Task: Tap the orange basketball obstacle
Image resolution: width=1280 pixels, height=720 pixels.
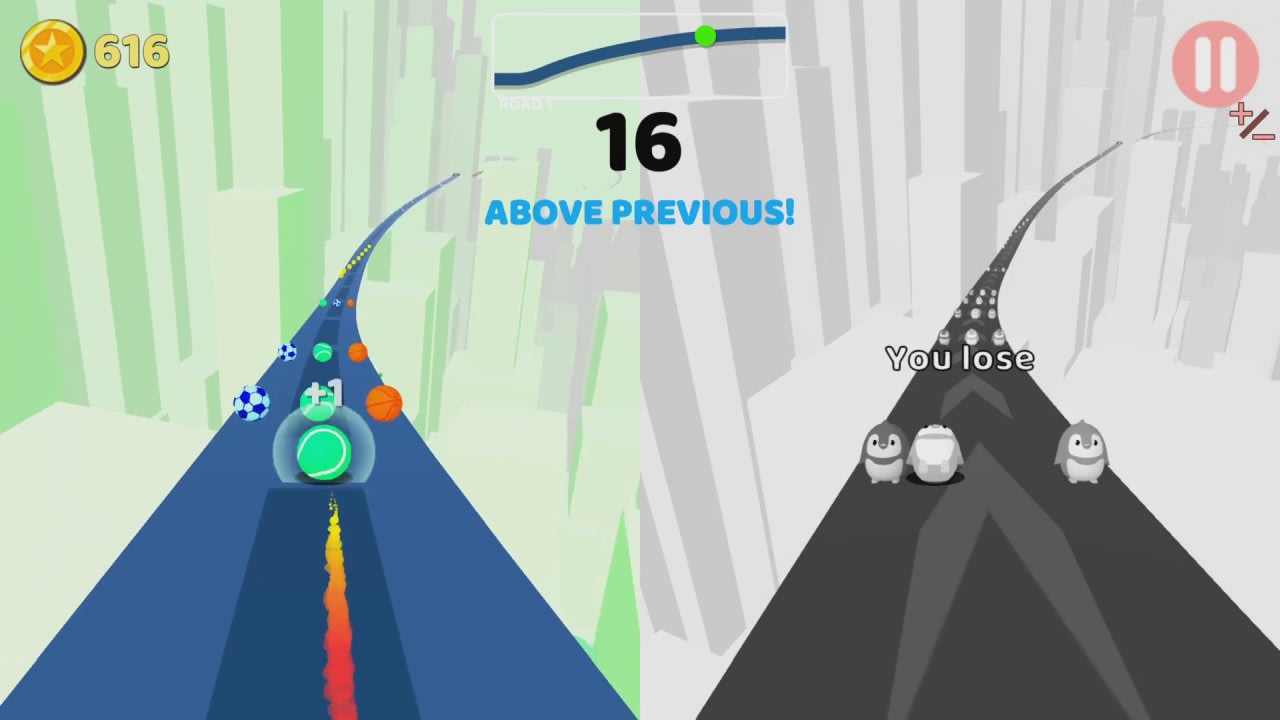Action: (x=383, y=402)
